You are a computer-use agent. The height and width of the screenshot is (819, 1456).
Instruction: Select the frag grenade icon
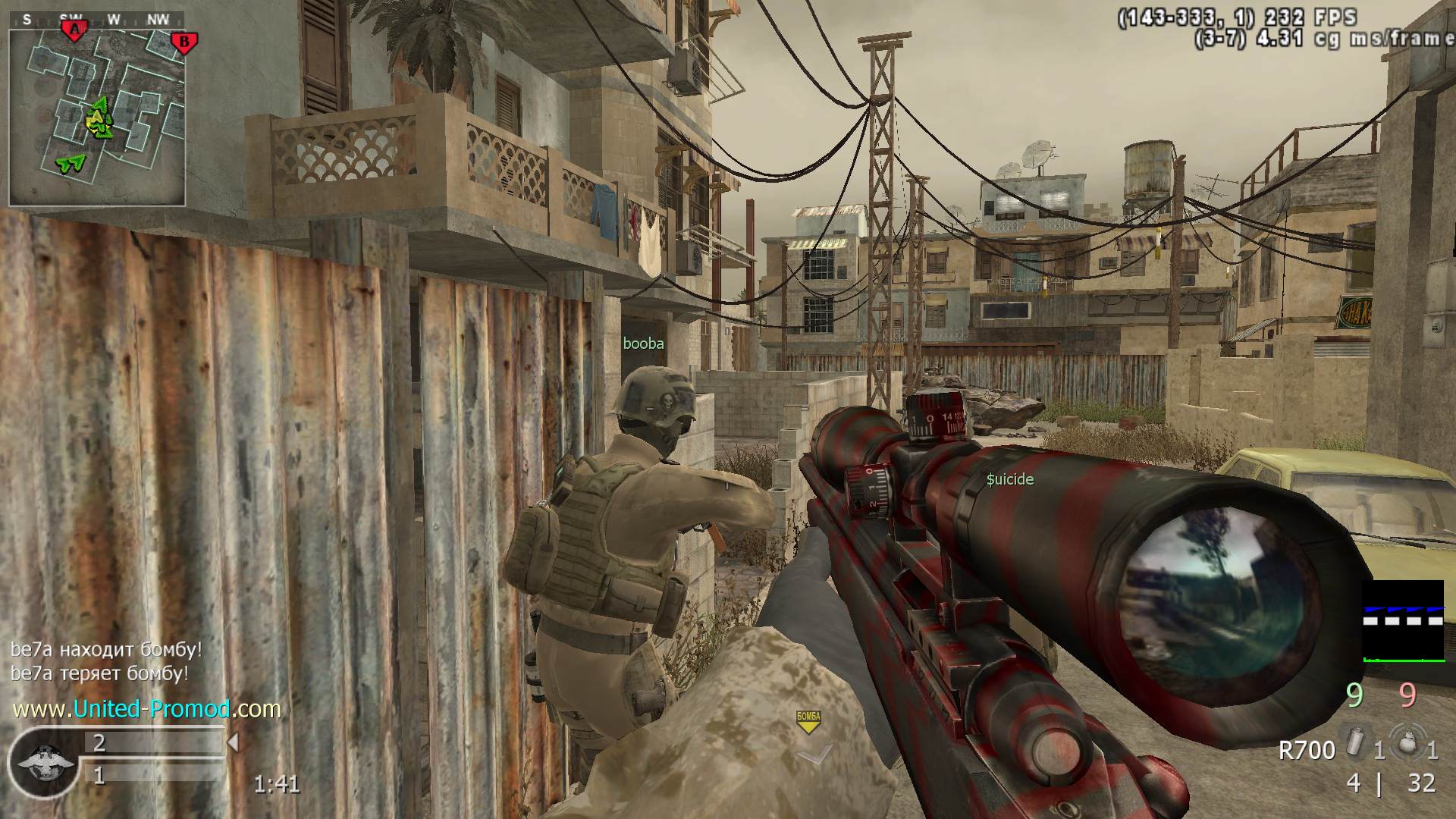[x=1407, y=742]
